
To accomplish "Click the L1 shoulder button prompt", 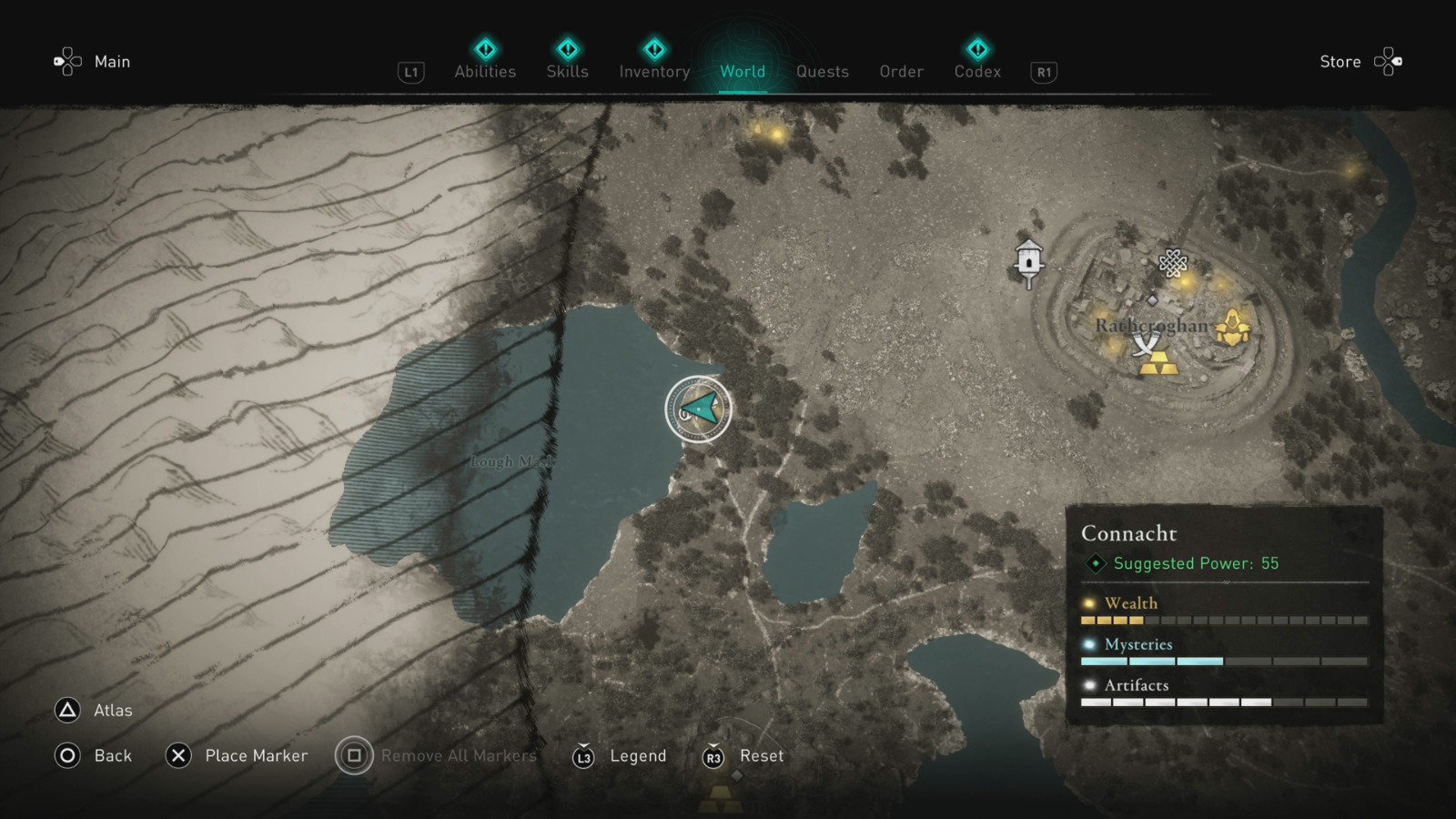I will tap(409, 72).
